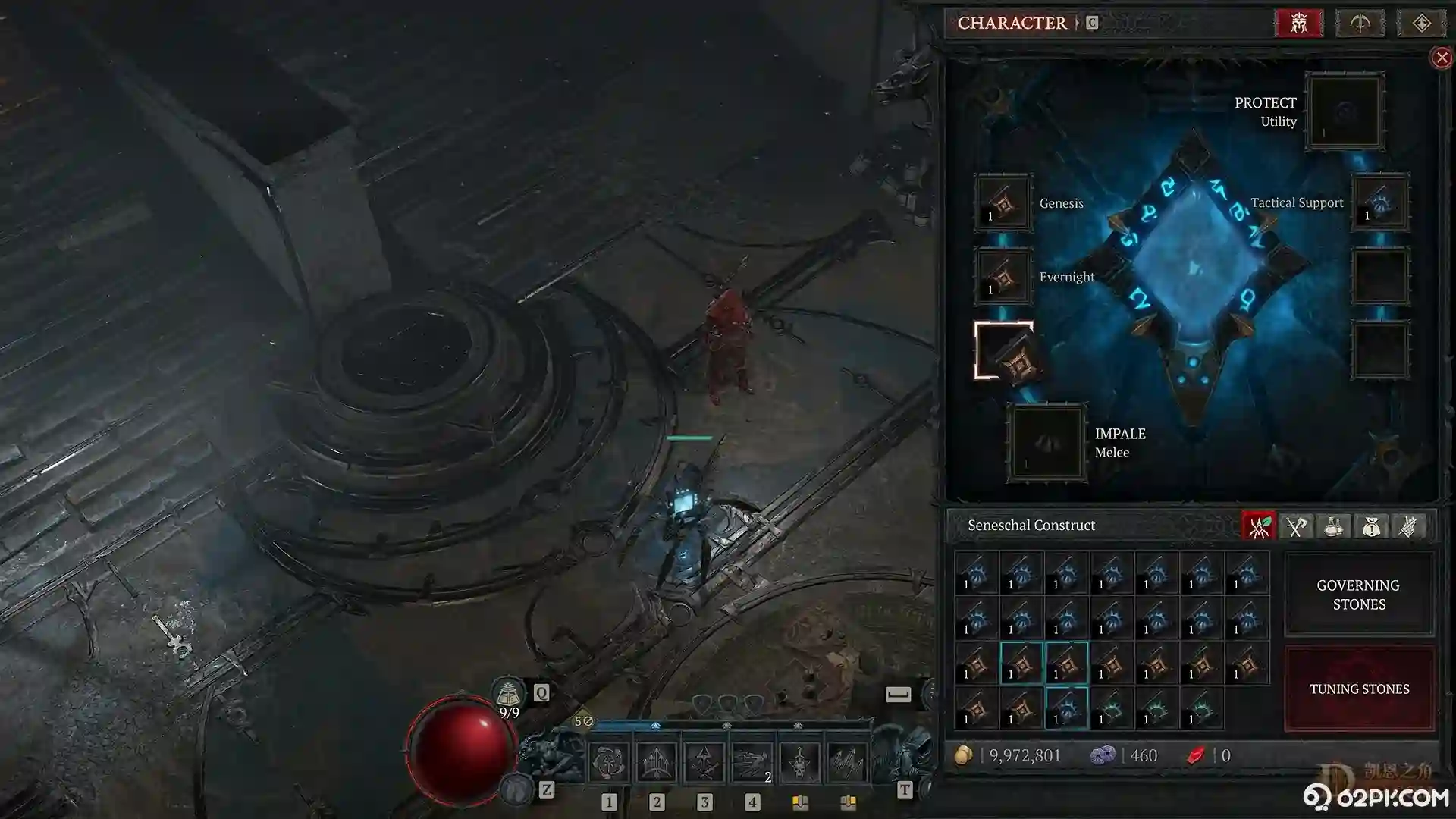This screenshot has width=1456, height=819.
Task: Open the potion flasks consumables tab
Action: tap(1333, 526)
